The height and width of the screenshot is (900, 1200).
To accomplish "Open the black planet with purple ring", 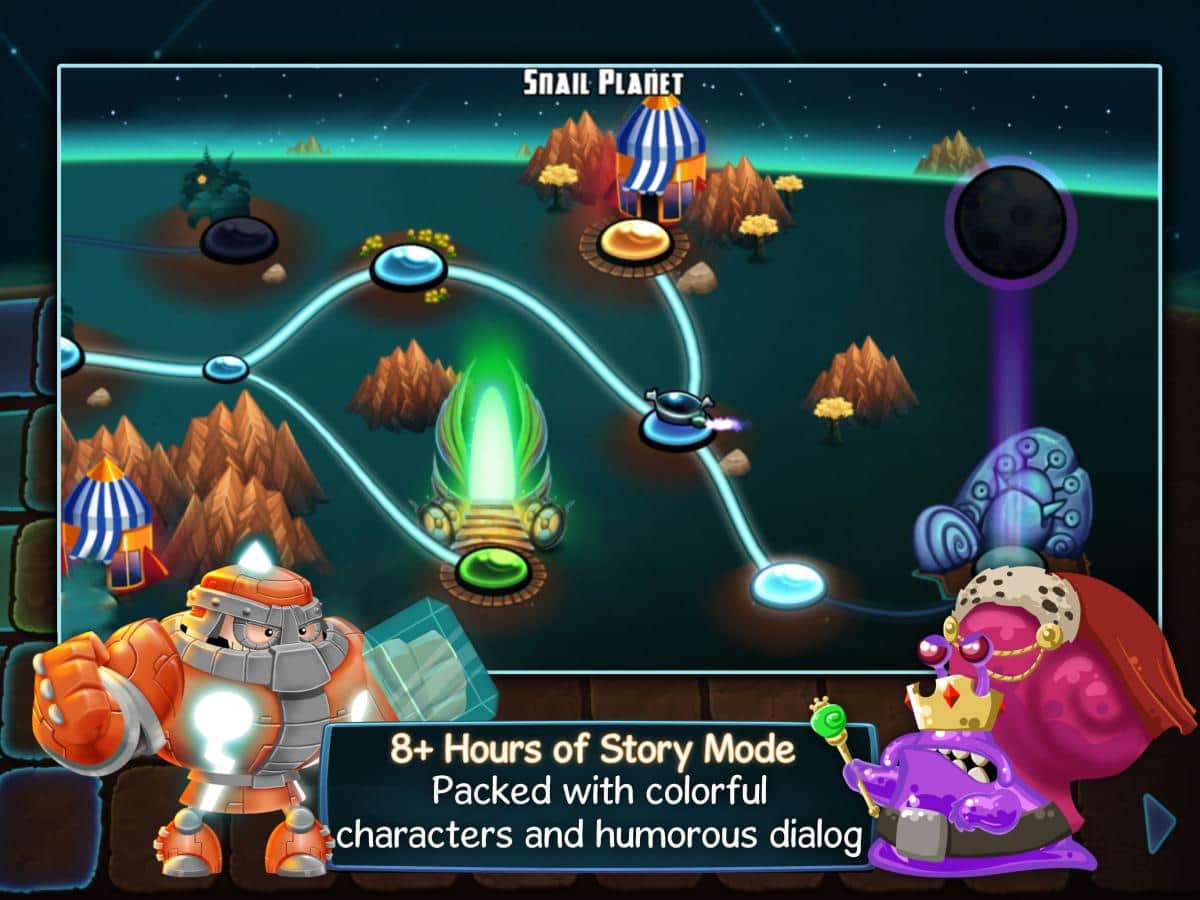I will pyautogui.click(x=1010, y=222).
